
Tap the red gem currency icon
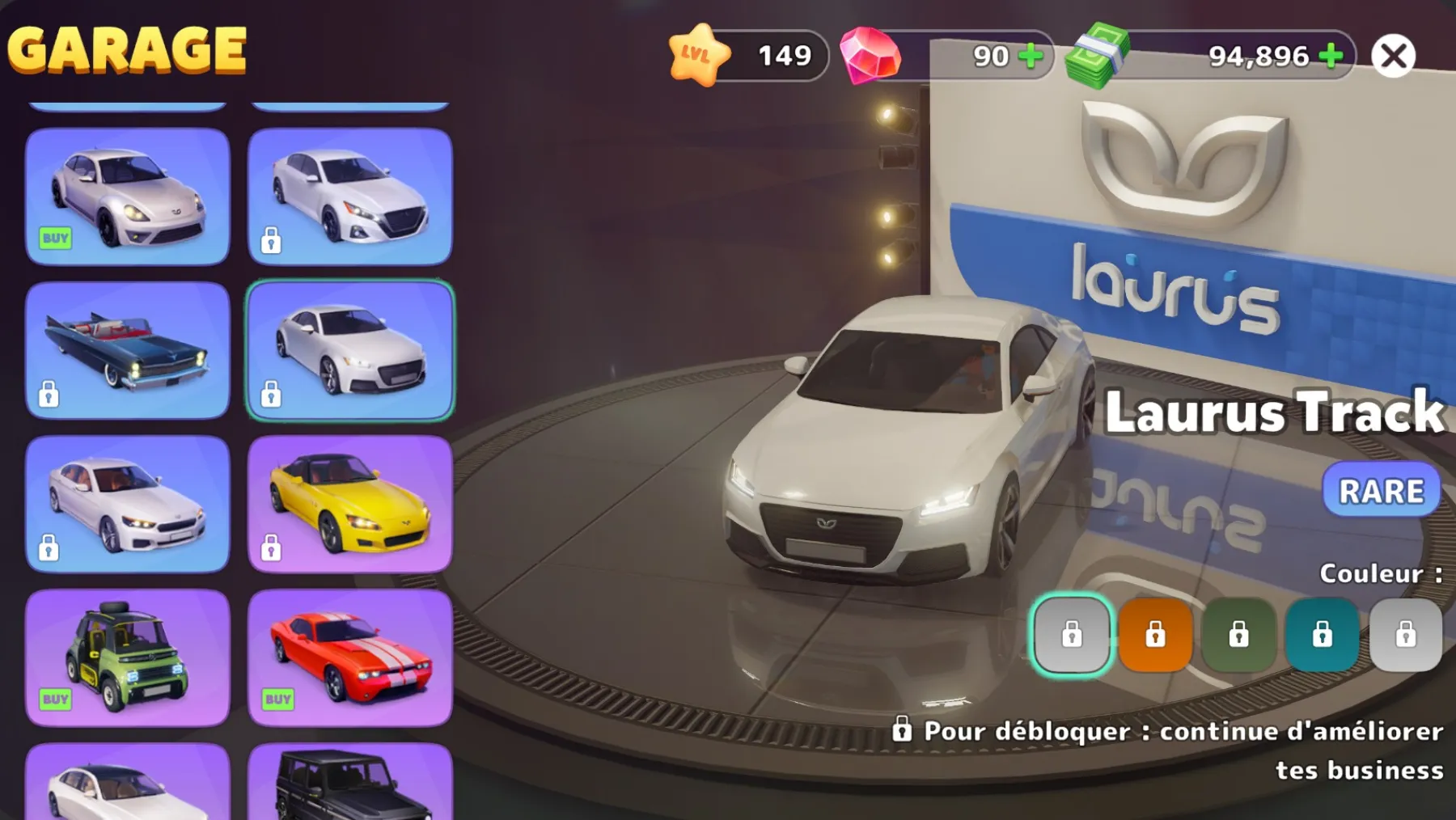click(x=870, y=55)
